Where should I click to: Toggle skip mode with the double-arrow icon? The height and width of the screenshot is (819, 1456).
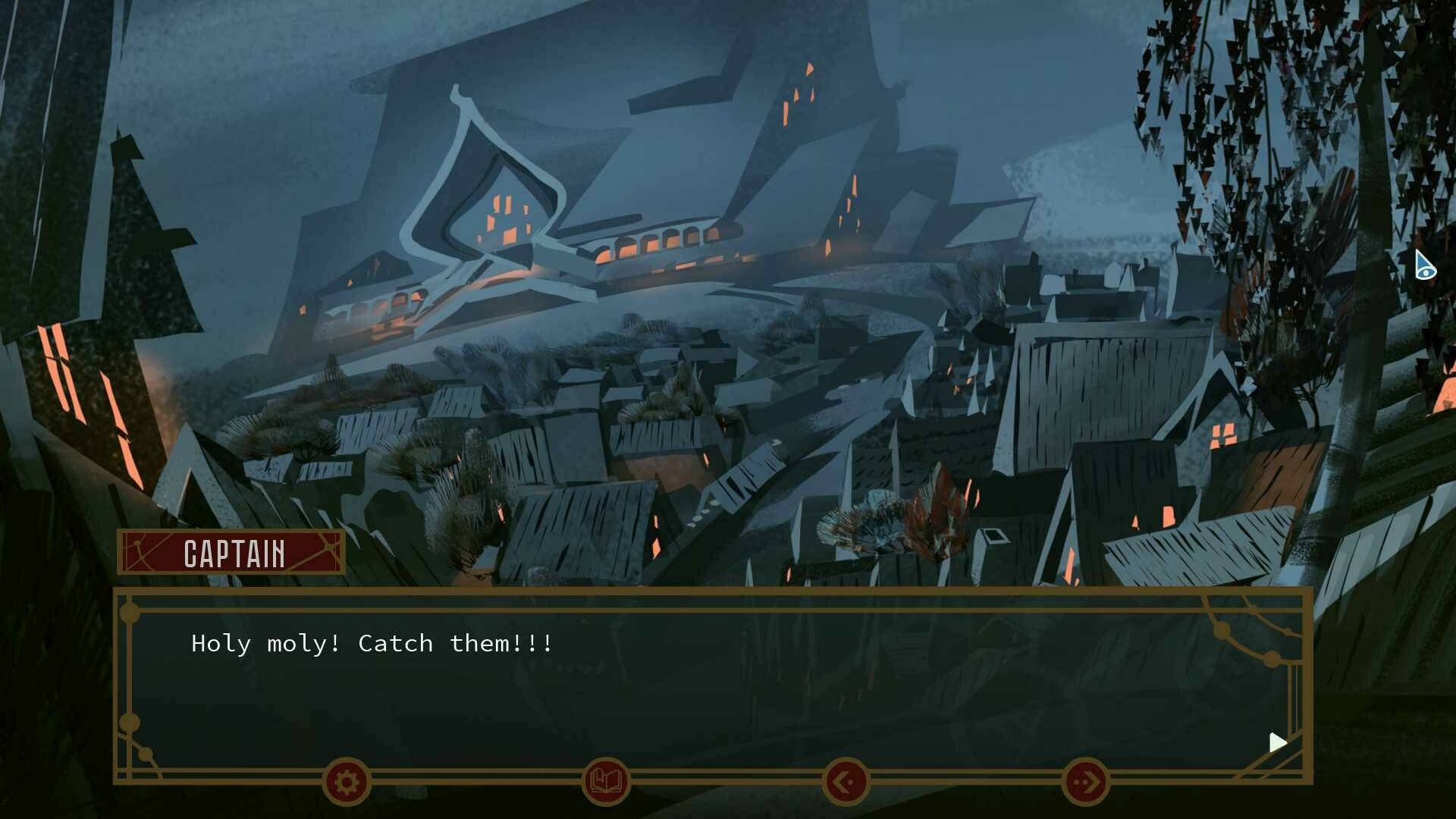pos(1086,783)
